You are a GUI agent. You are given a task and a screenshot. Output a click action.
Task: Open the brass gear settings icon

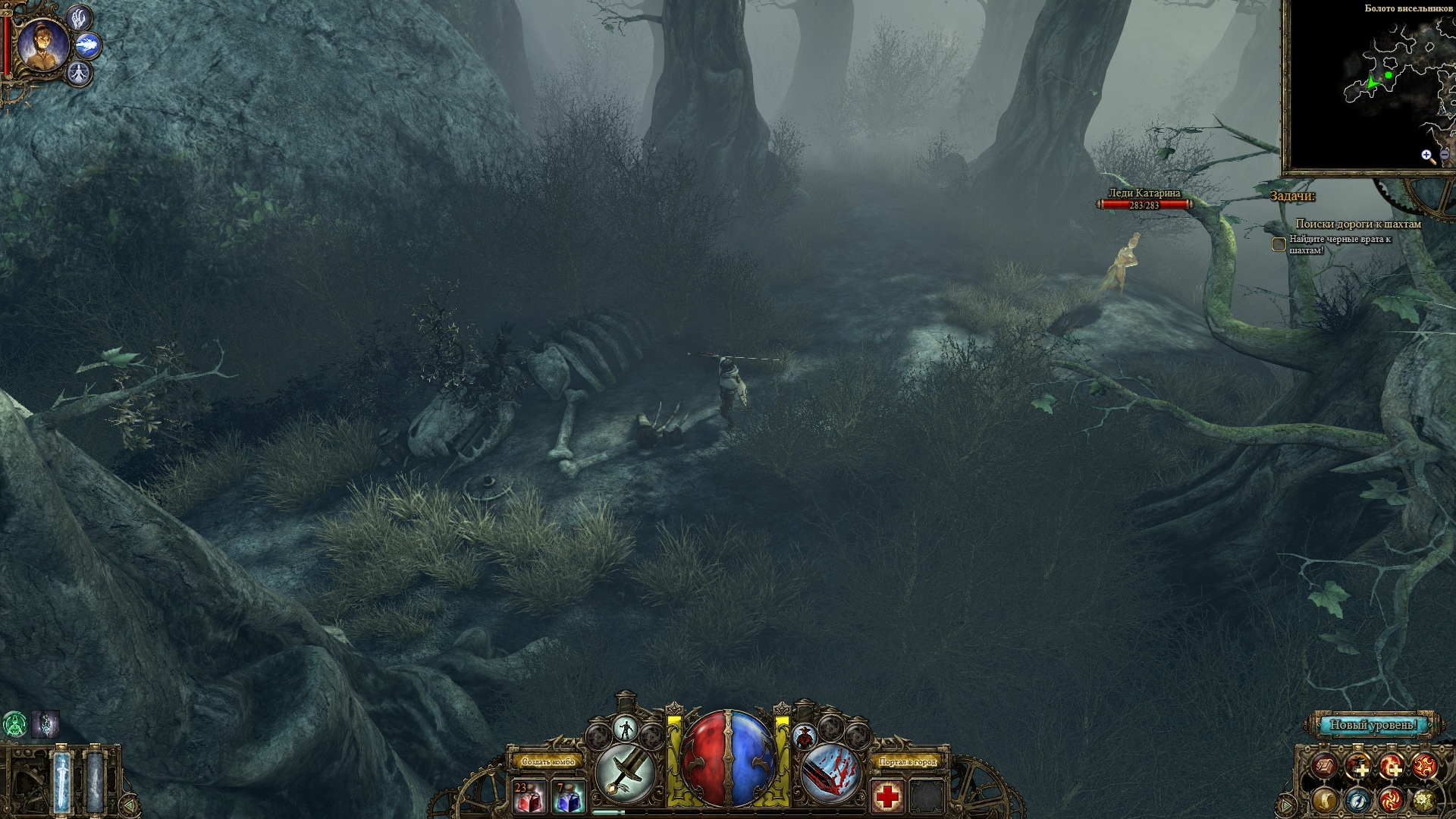click(x=1423, y=799)
